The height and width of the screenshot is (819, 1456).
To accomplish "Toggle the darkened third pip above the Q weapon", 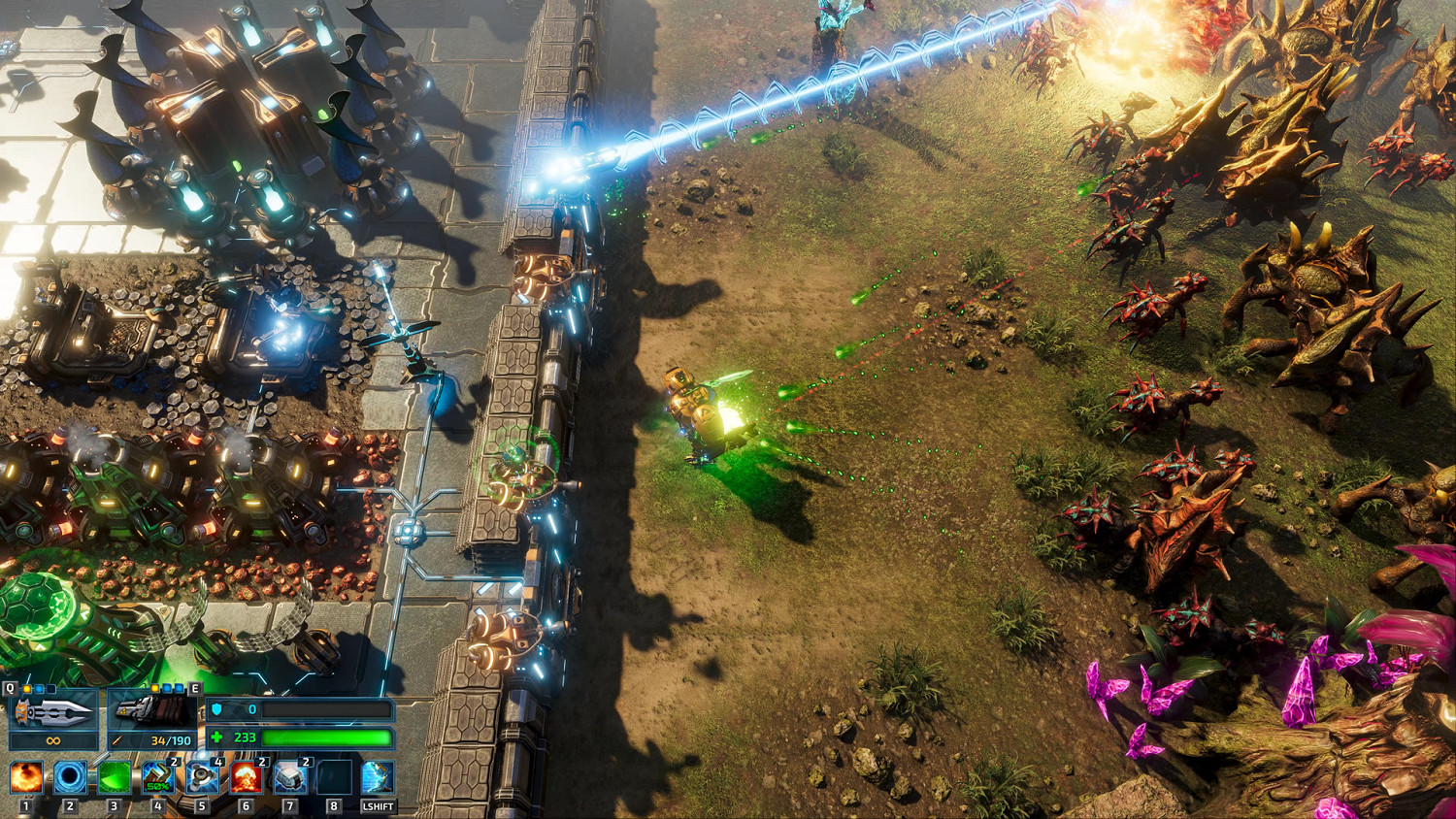I will 50,689.
